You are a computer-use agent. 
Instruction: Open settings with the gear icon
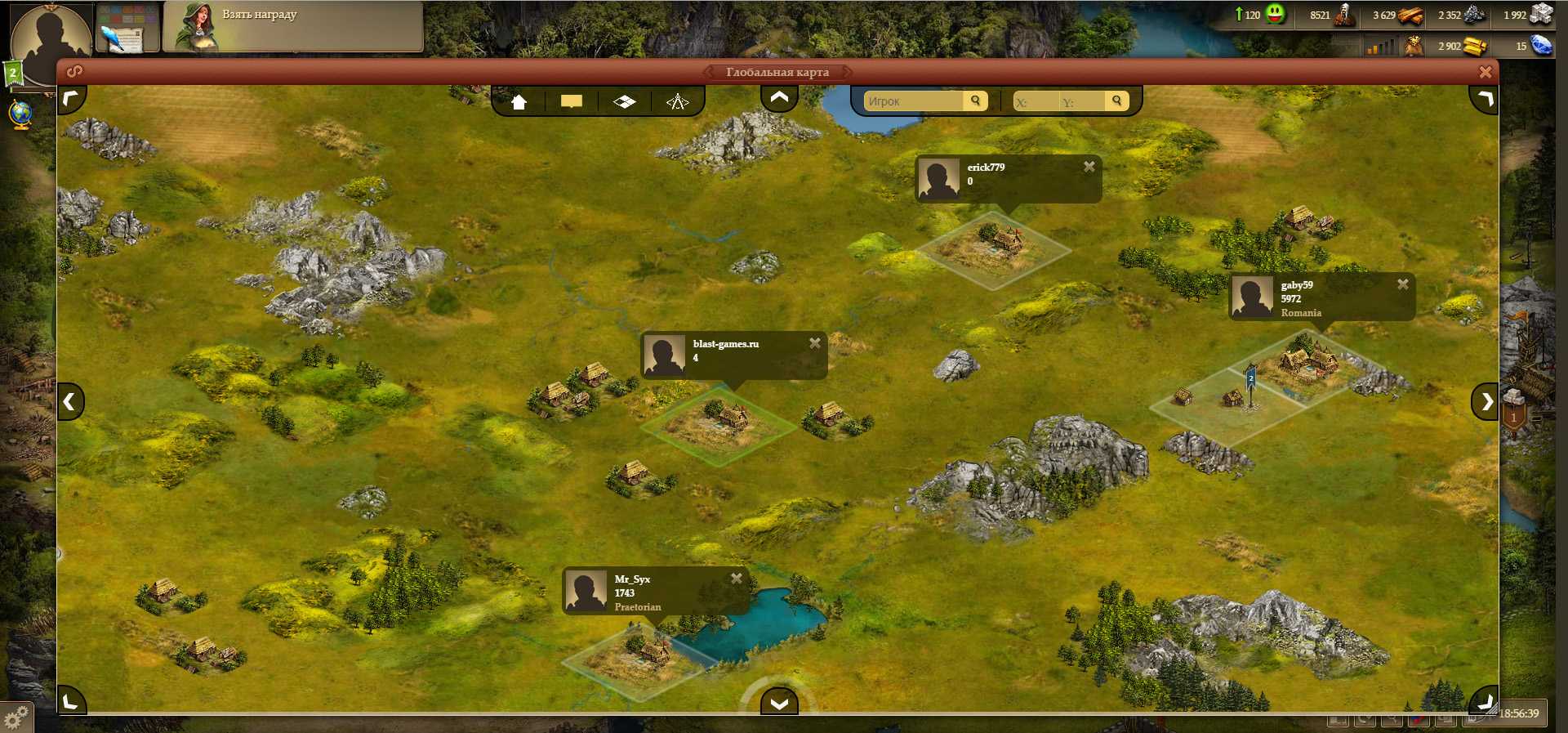tap(16, 717)
